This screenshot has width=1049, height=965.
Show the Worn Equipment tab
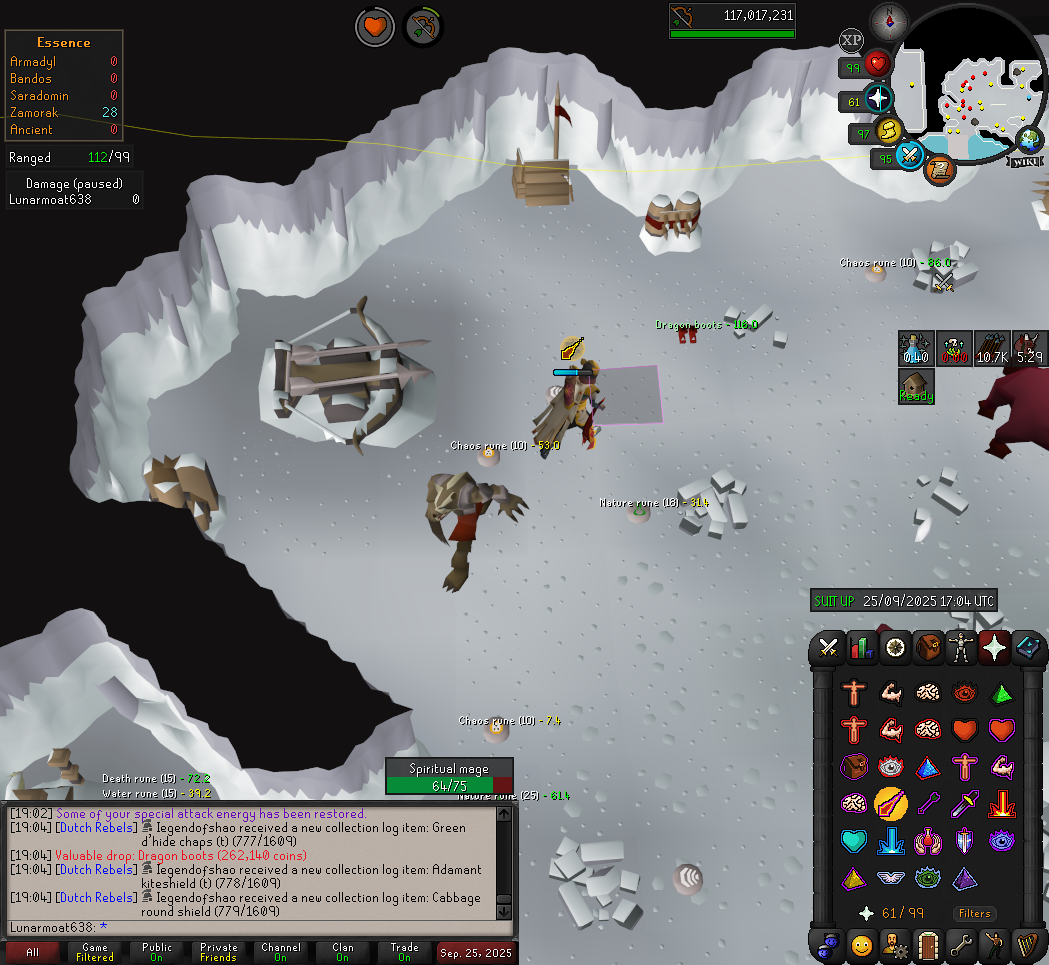coord(961,648)
